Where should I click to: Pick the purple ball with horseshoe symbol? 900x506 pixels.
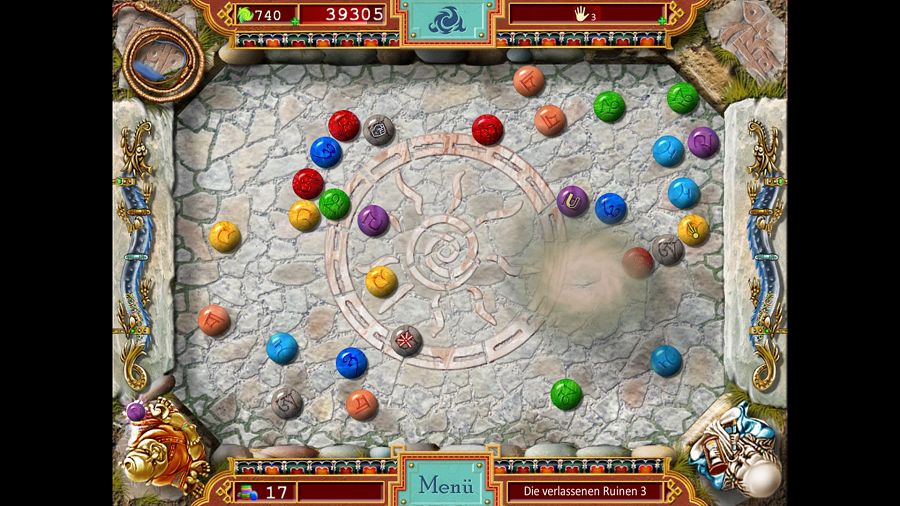point(573,201)
